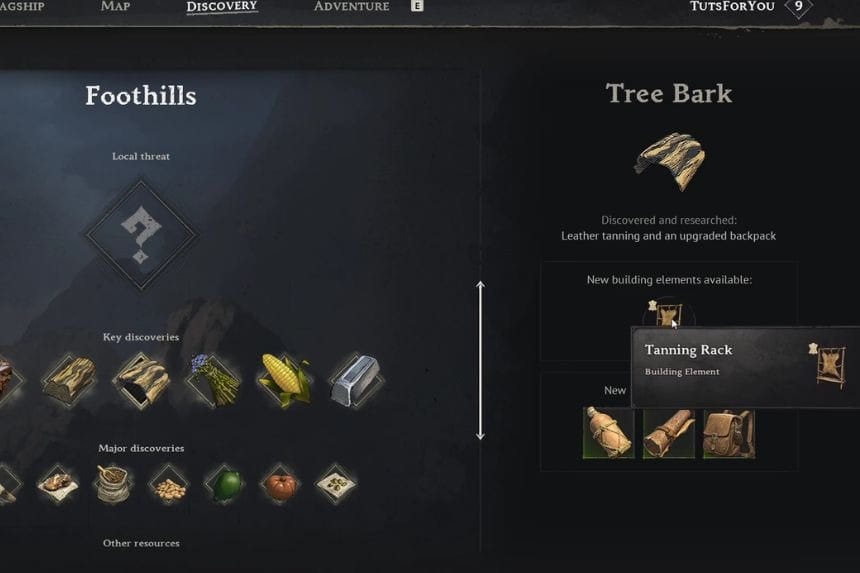
Task: Select the grain sack major discovery
Action: pyautogui.click(x=112, y=485)
